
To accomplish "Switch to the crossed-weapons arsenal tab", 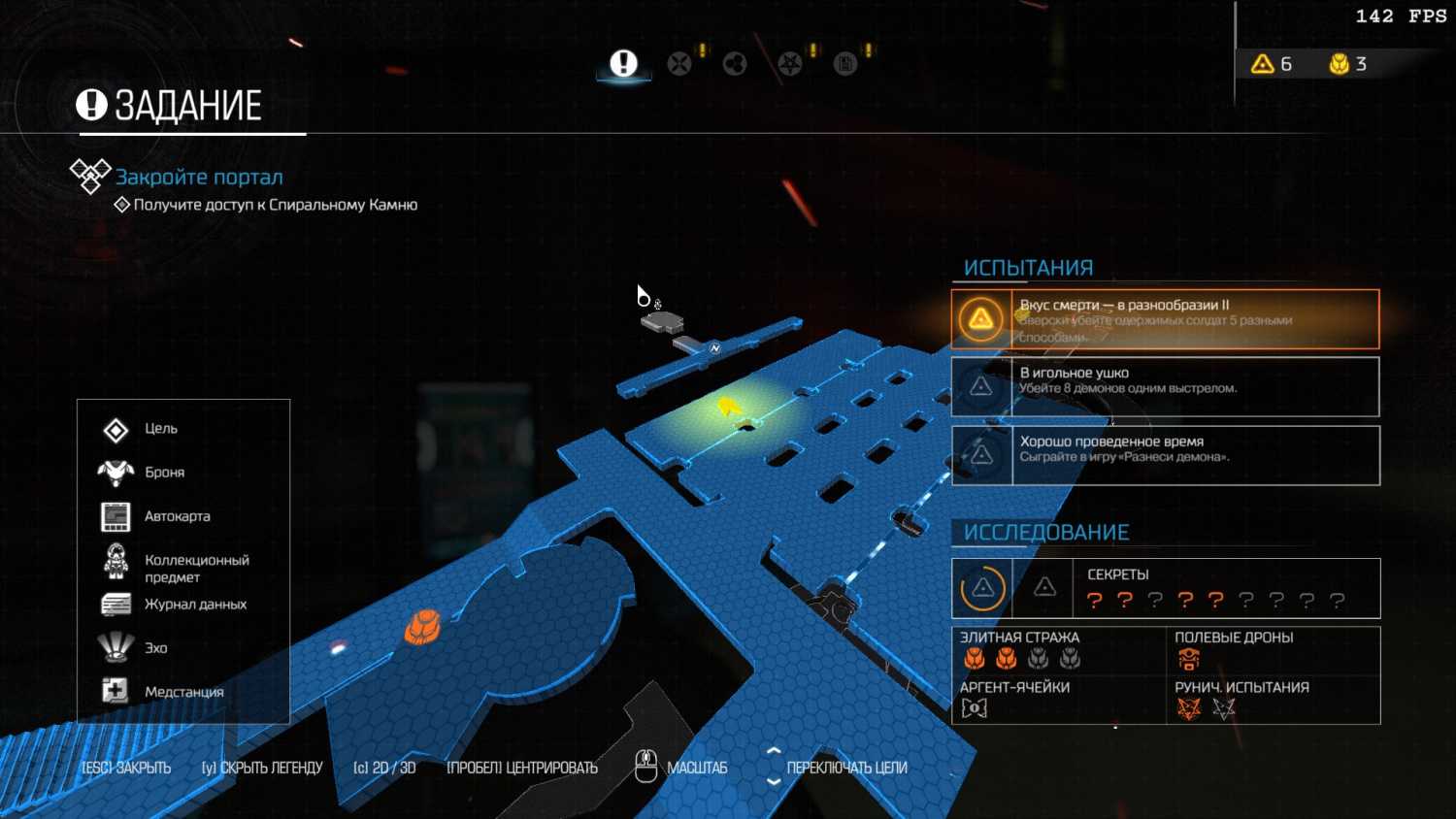I will click(679, 64).
